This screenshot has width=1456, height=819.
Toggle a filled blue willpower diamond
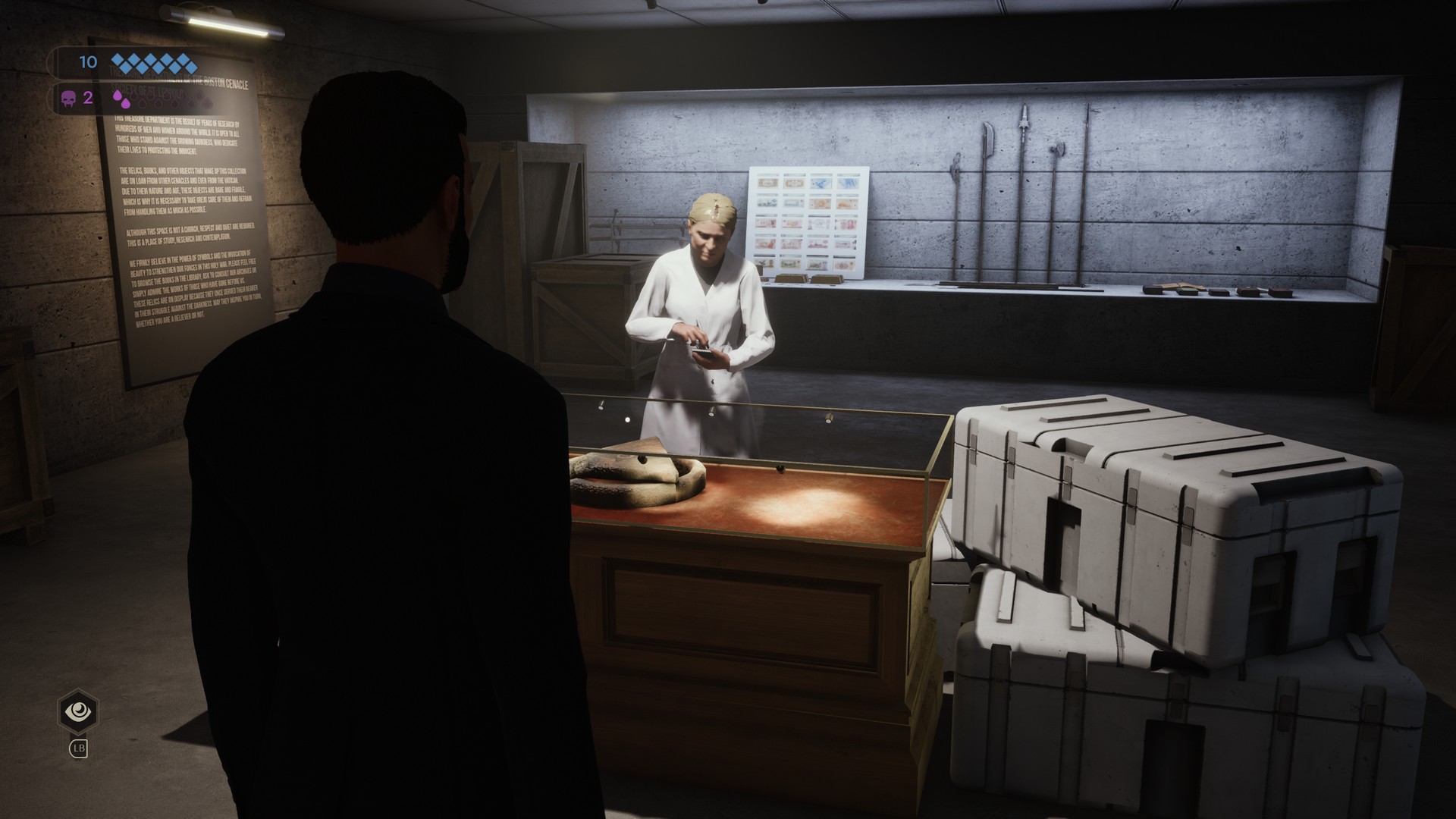[x=120, y=58]
